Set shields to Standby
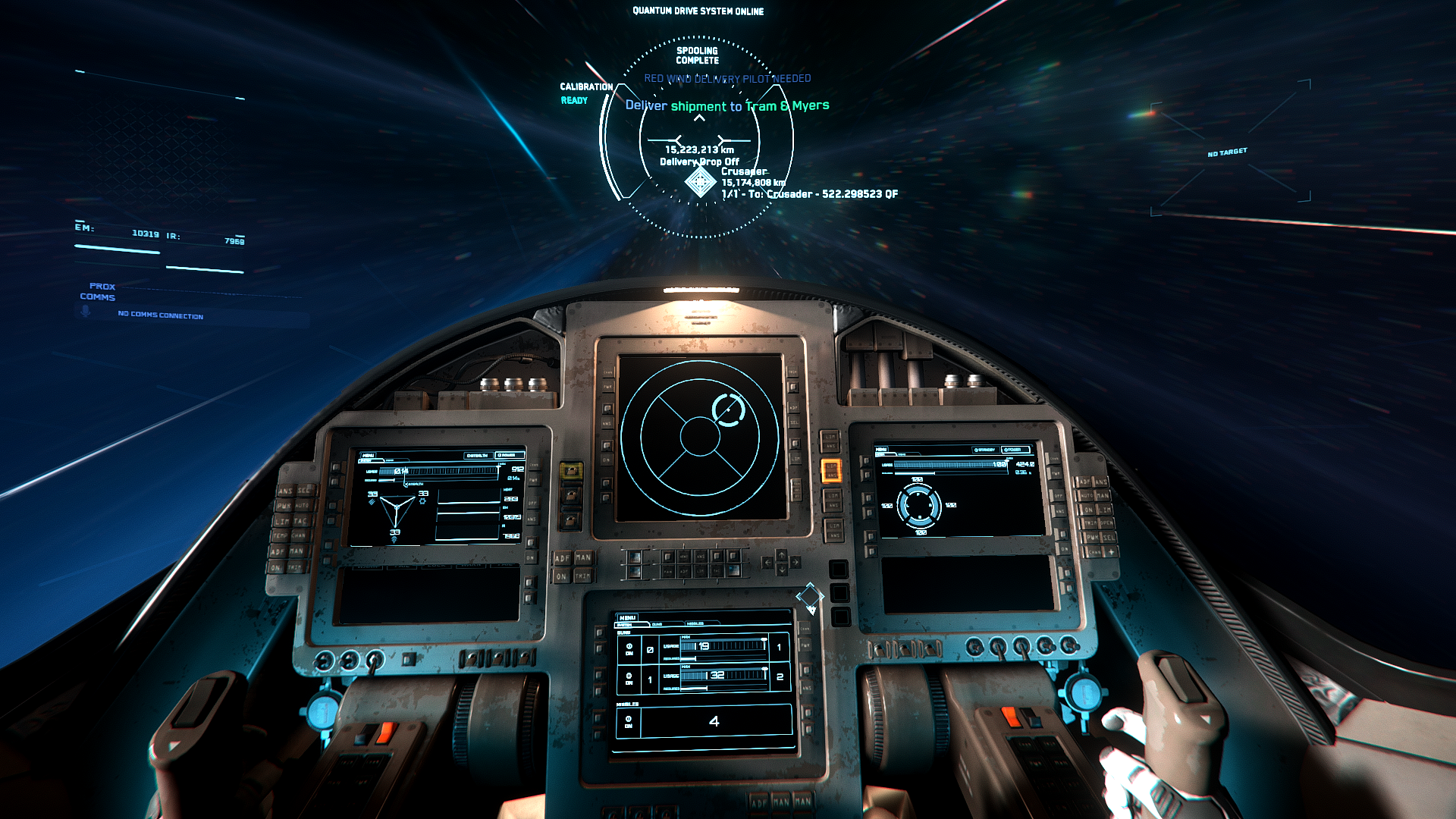 pyautogui.click(x=985, y=450)
